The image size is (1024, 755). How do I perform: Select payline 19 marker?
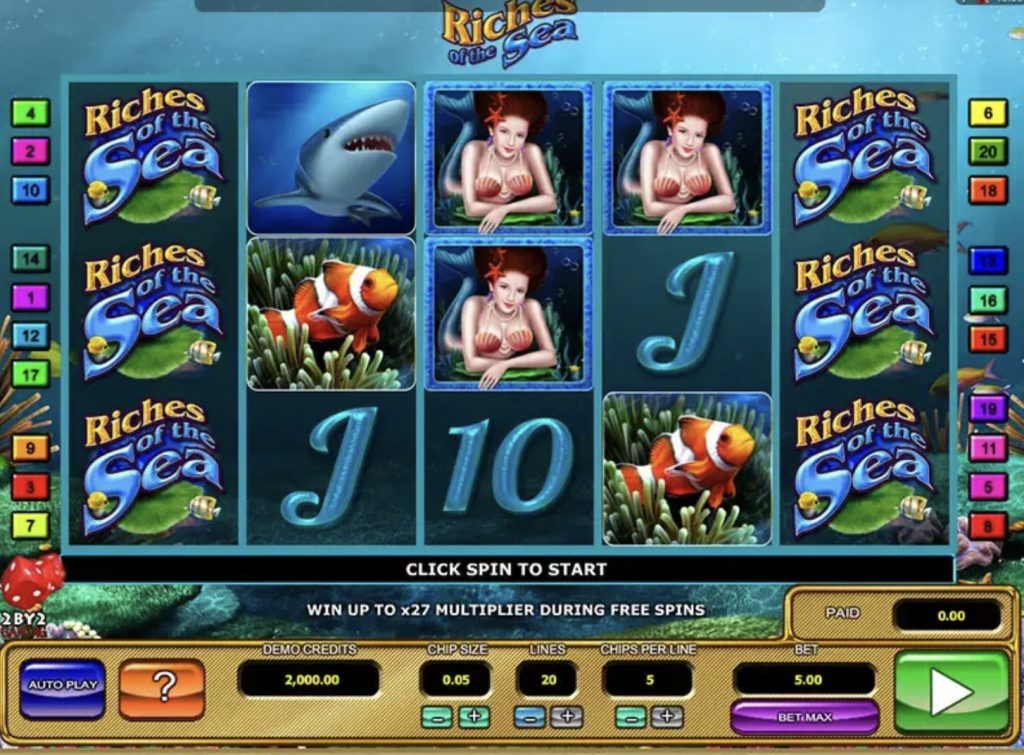click(988, 408)
